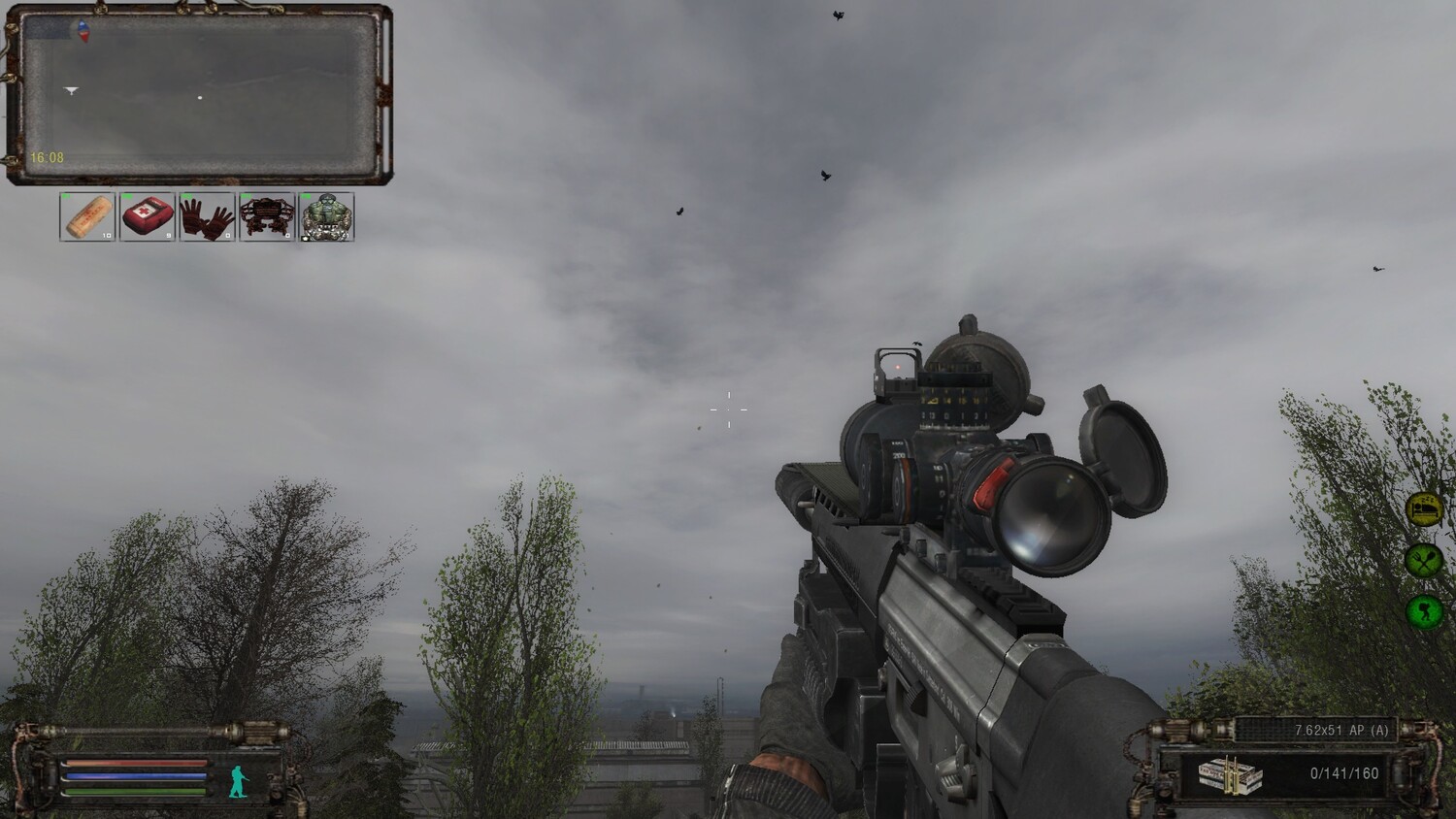This screenshot has height=819, width=1456.
Task: Select the bandage quick slot
Action: [88, 216]
